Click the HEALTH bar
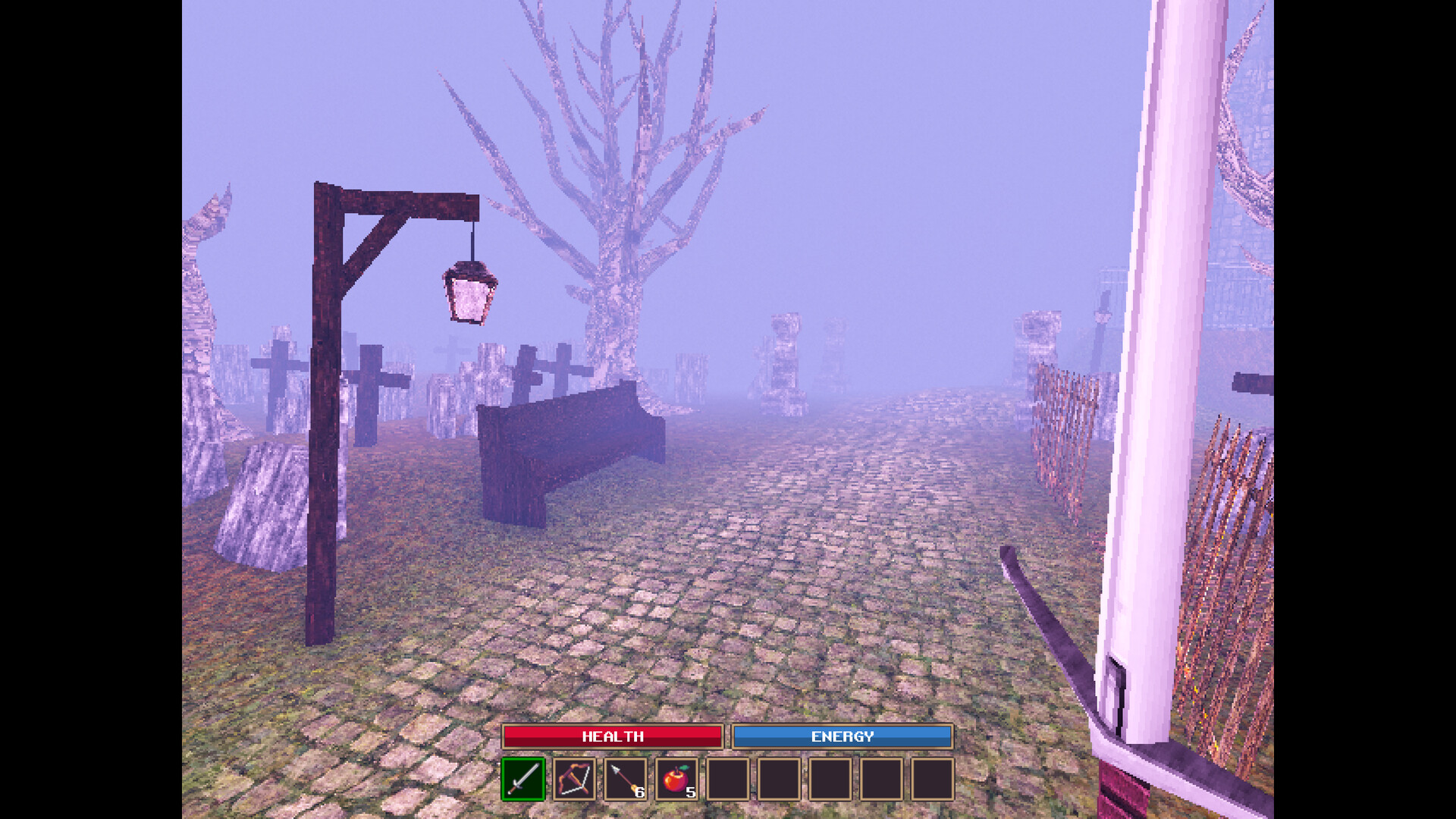 (x=612, y=736)
